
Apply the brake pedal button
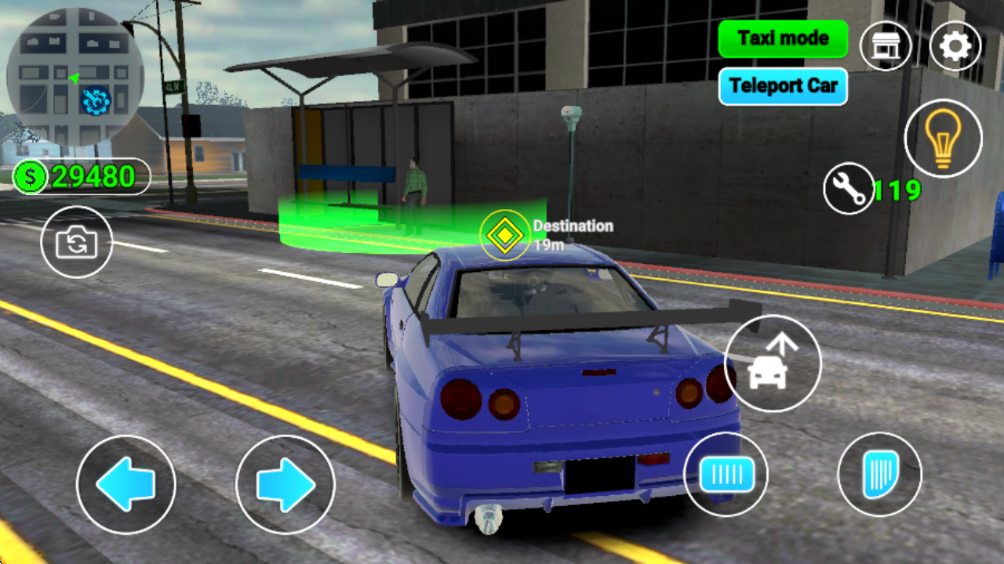(726, 474)
